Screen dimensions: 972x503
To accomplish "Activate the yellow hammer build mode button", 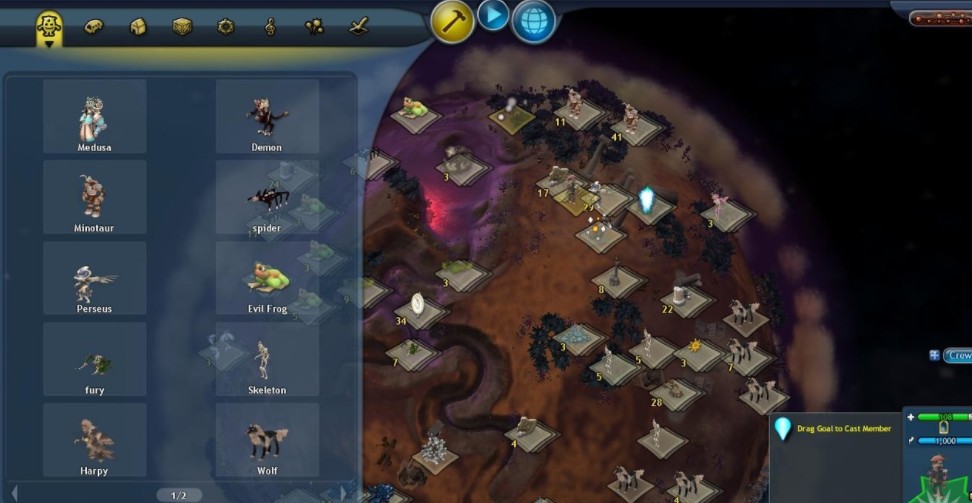I will click(452, 20).
